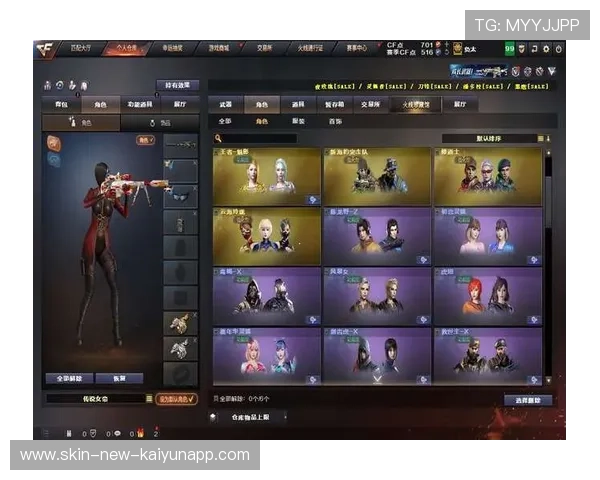Select the 毒蝎-X character card
This screenshot has height=480, width=600.
pyautogui.click(x=266, y=295)
